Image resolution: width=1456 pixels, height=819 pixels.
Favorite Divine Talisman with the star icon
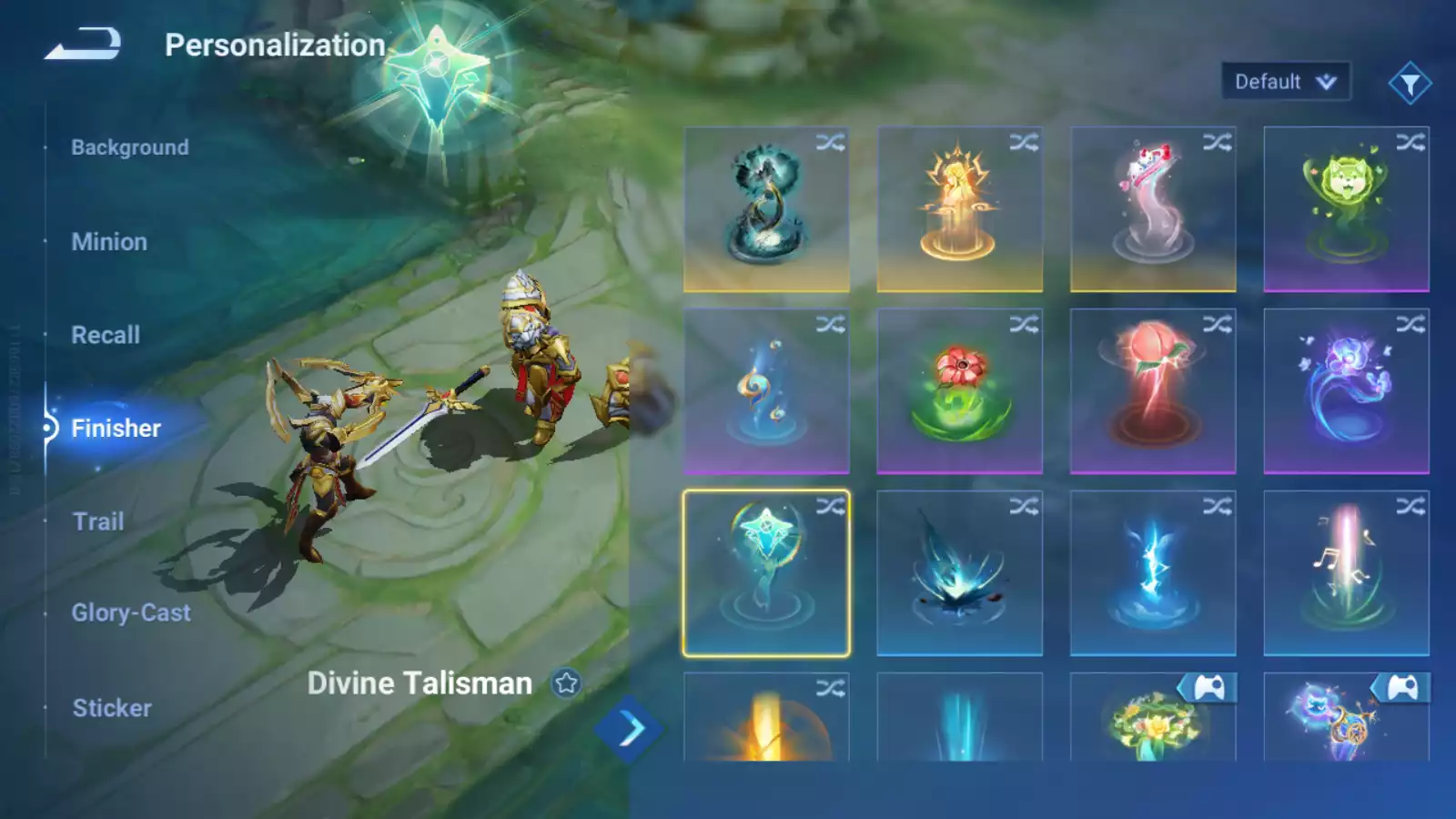click(566, 683)
